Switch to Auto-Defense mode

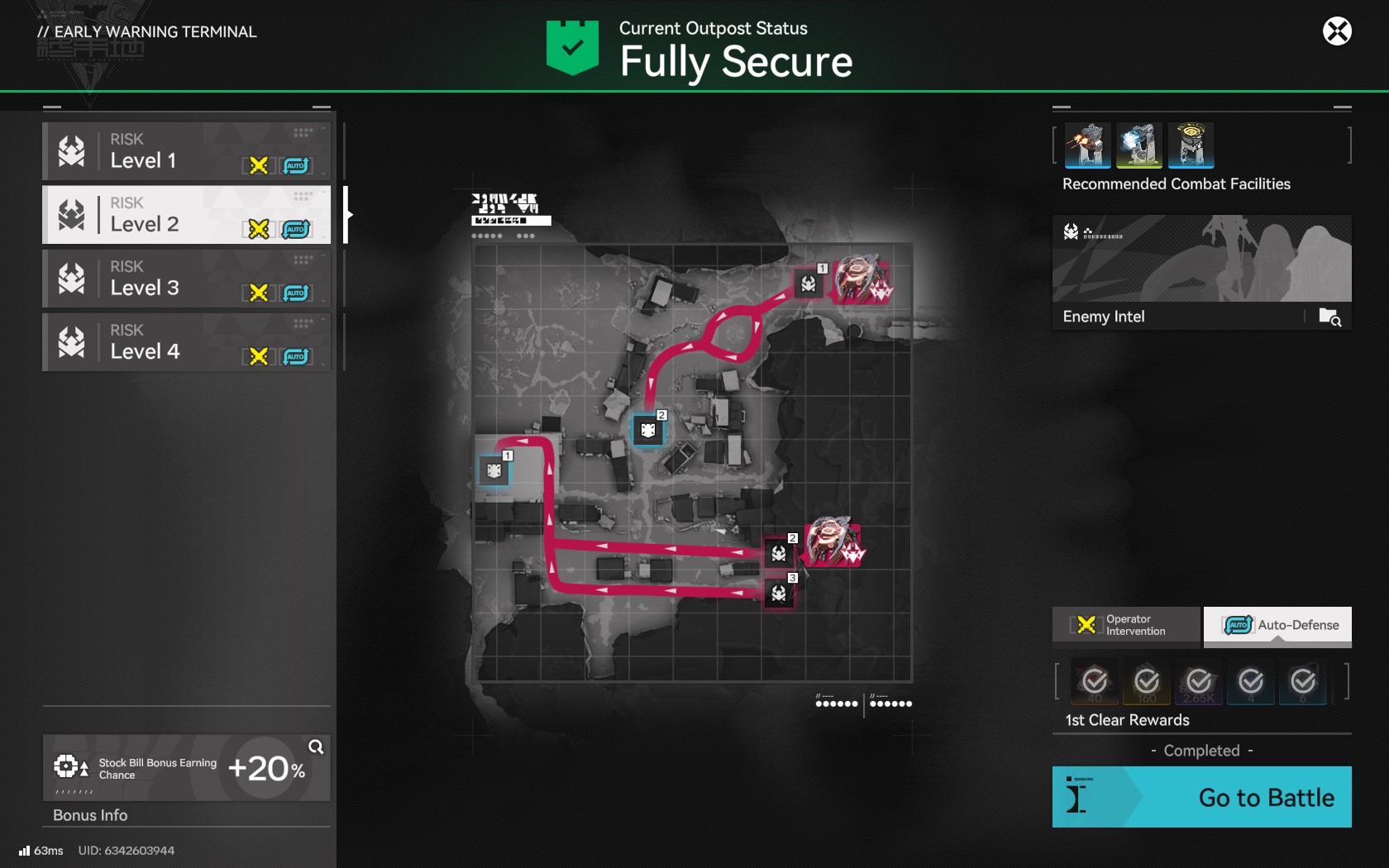tap(1277, 625)
